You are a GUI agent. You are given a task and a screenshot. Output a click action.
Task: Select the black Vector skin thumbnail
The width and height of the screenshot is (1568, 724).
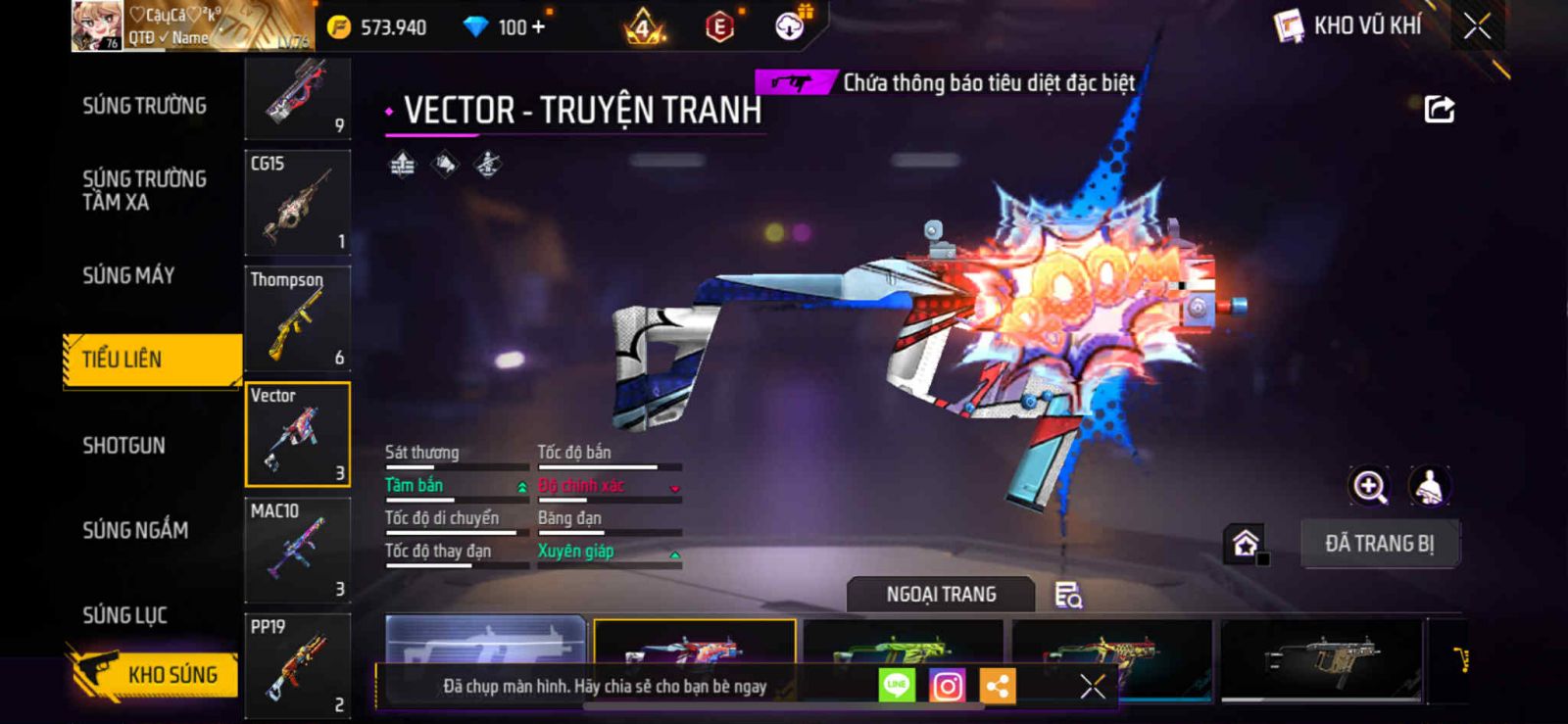pyautogui.click(x=1321, y=651)
